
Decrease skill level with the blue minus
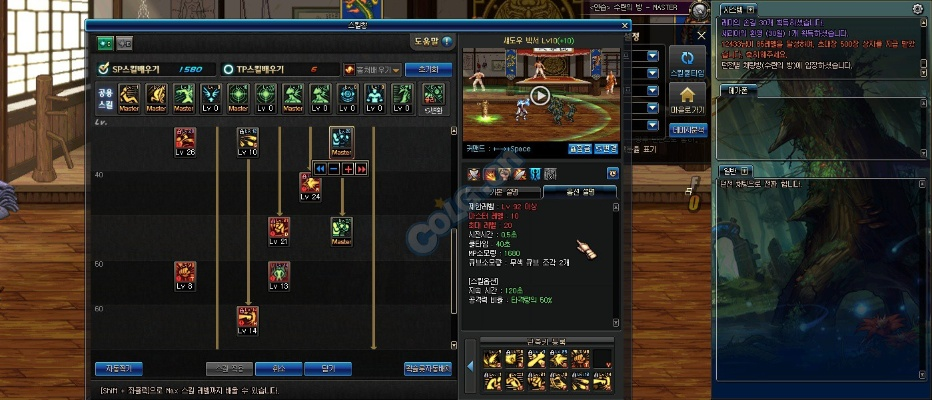pyautogui.click(x=334, y=169)
